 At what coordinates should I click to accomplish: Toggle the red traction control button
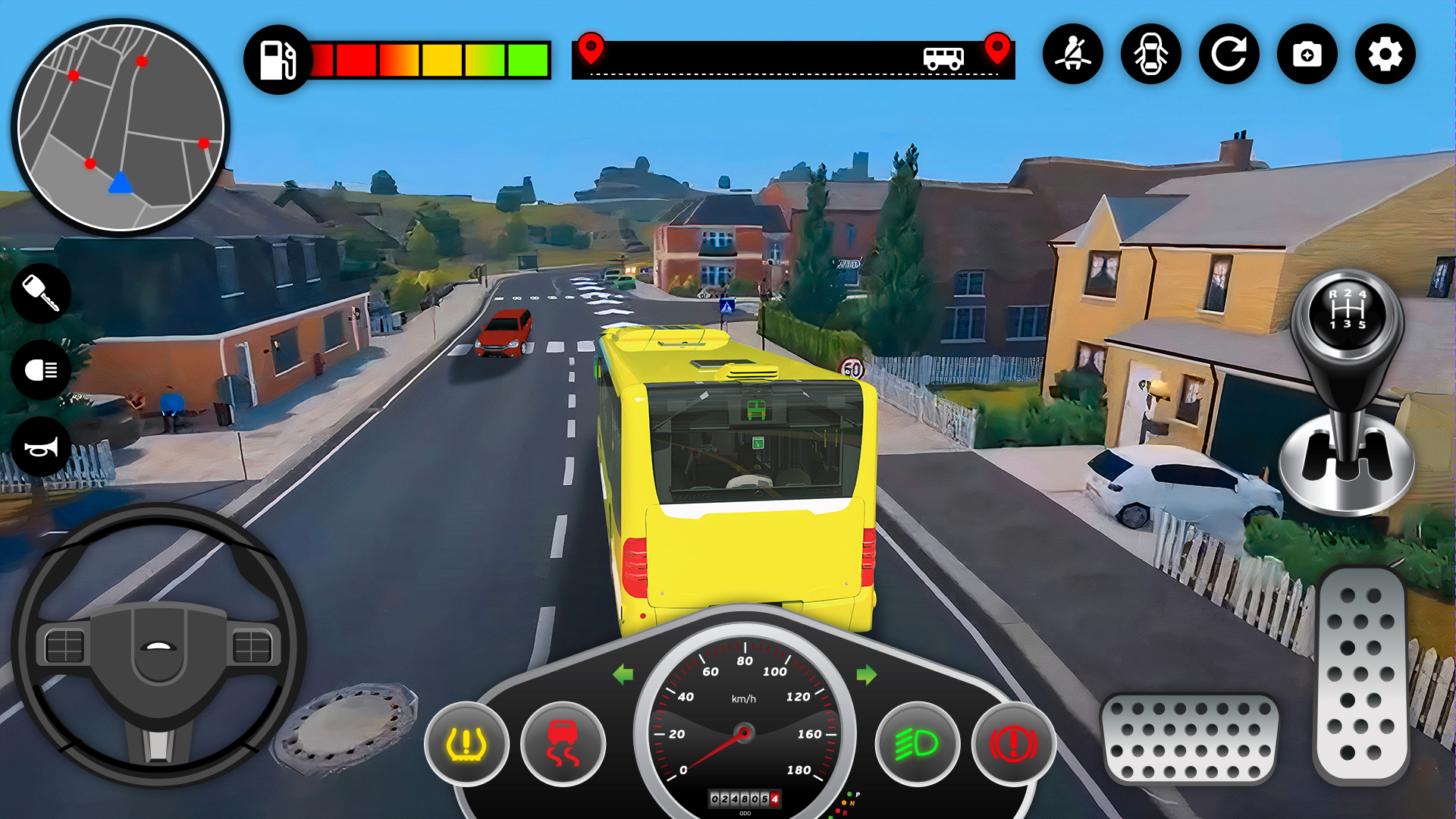563,744
